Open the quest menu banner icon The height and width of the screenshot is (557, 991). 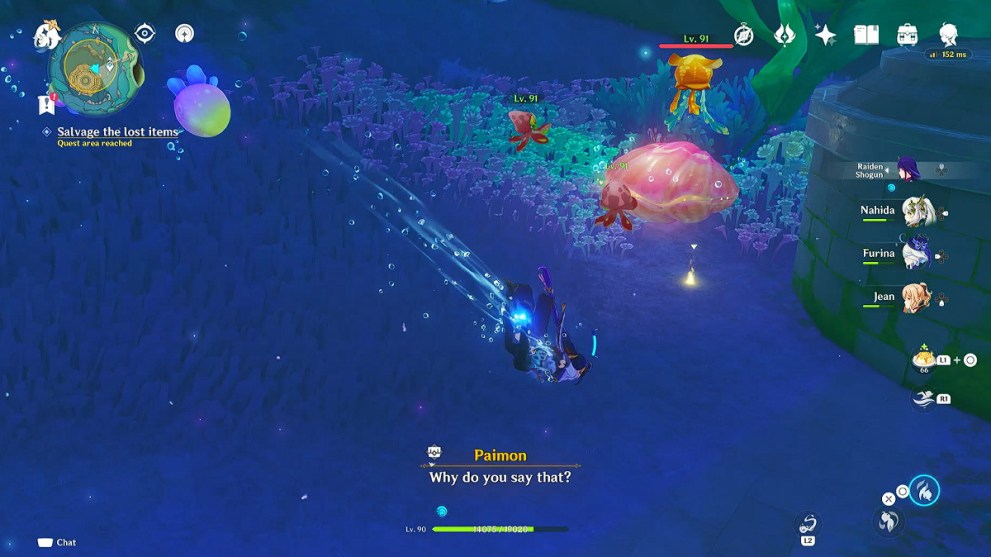[45, 103]
